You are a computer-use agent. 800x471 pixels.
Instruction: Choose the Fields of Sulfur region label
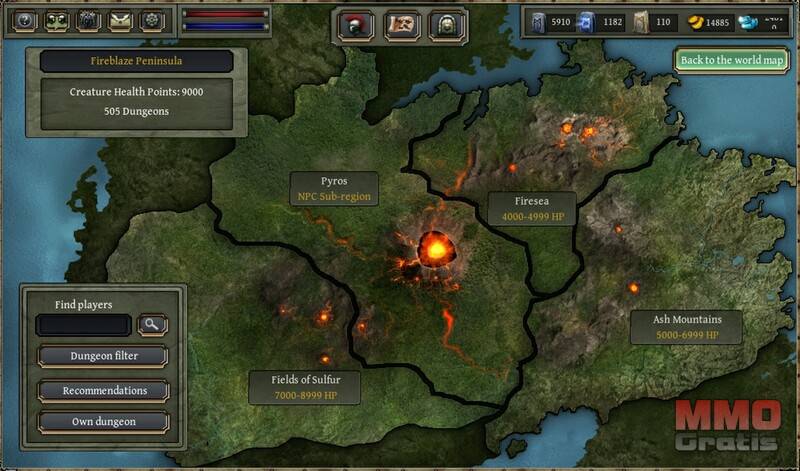coord(305,388)
